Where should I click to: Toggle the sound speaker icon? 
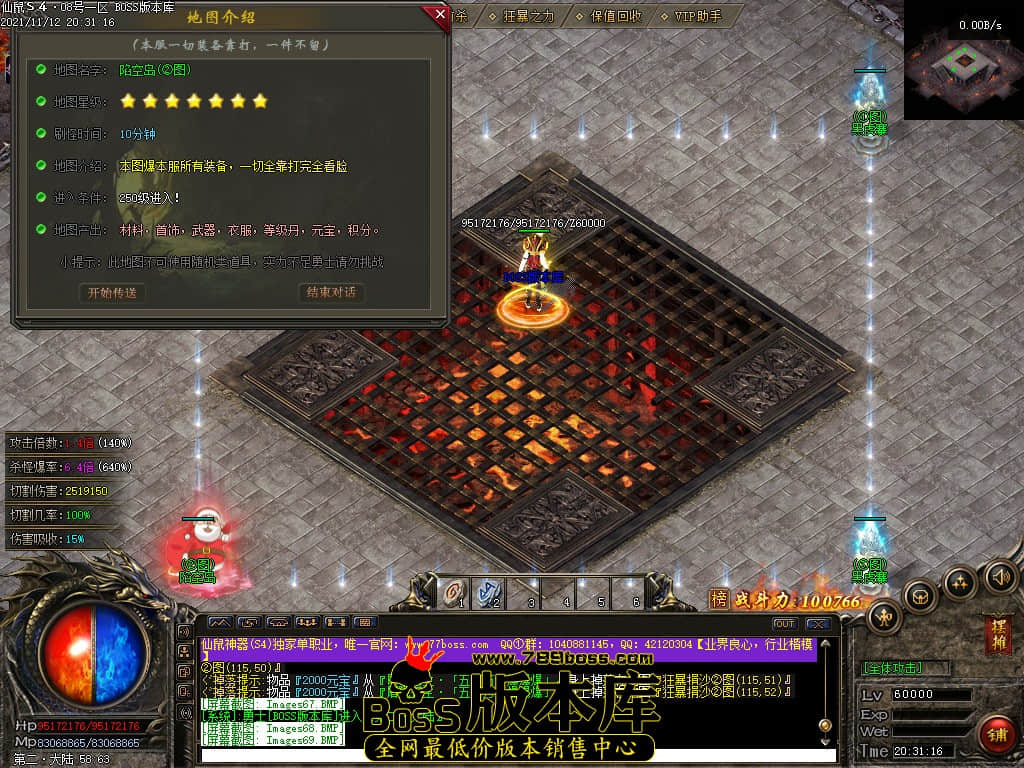pos(1000,576)
